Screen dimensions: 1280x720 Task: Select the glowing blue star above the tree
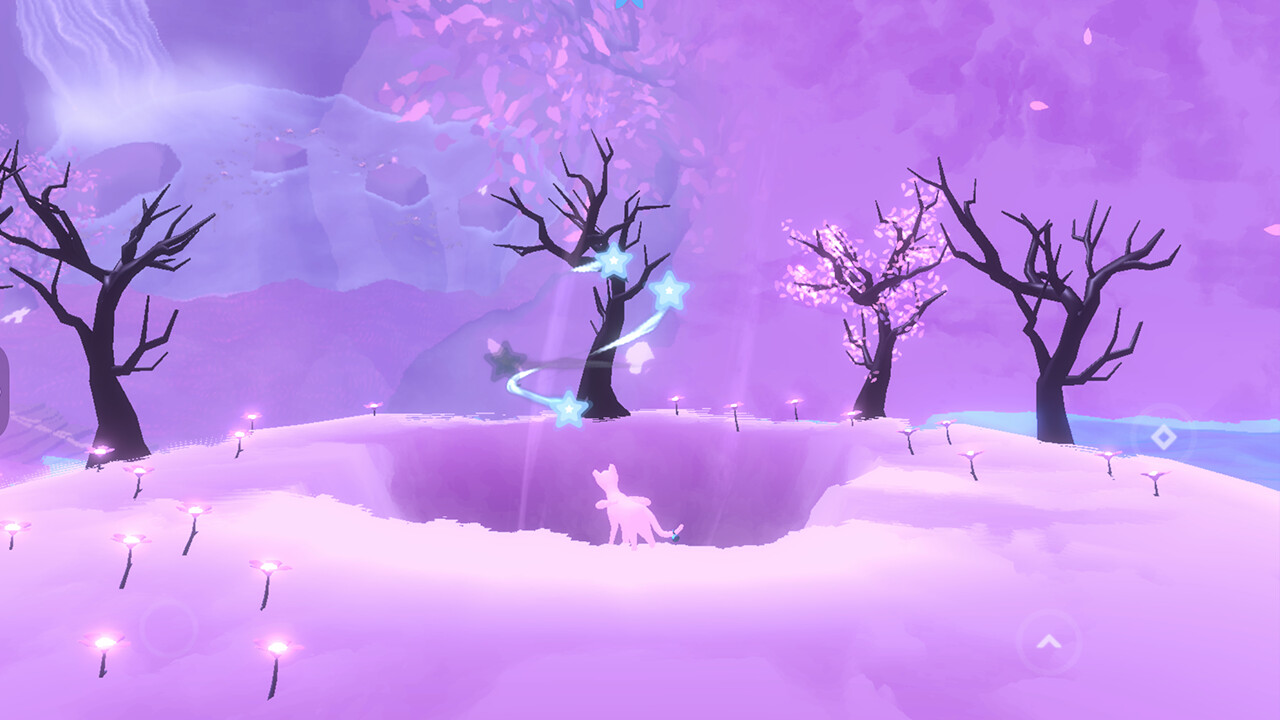click(614, 262)
